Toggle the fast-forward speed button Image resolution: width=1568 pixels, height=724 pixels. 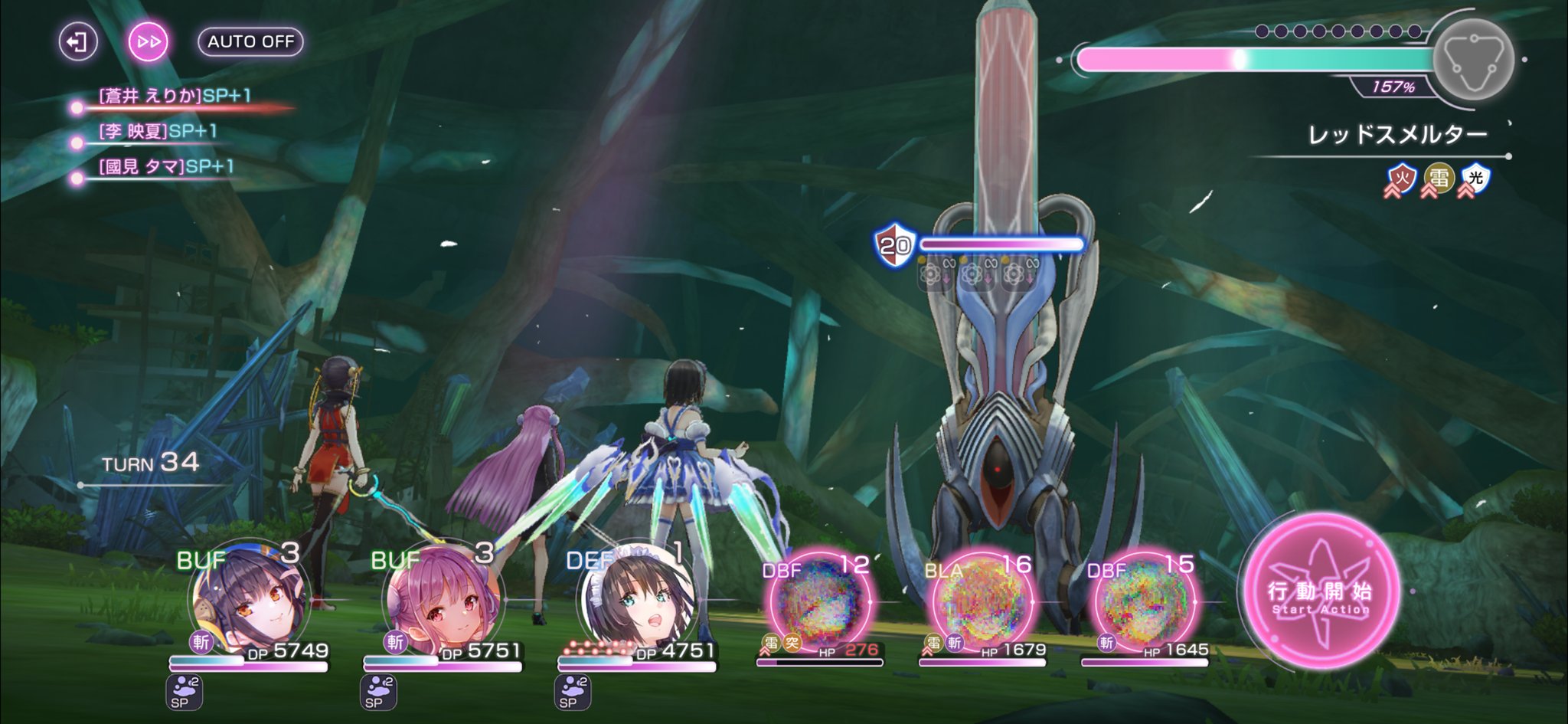pos(148,41)
